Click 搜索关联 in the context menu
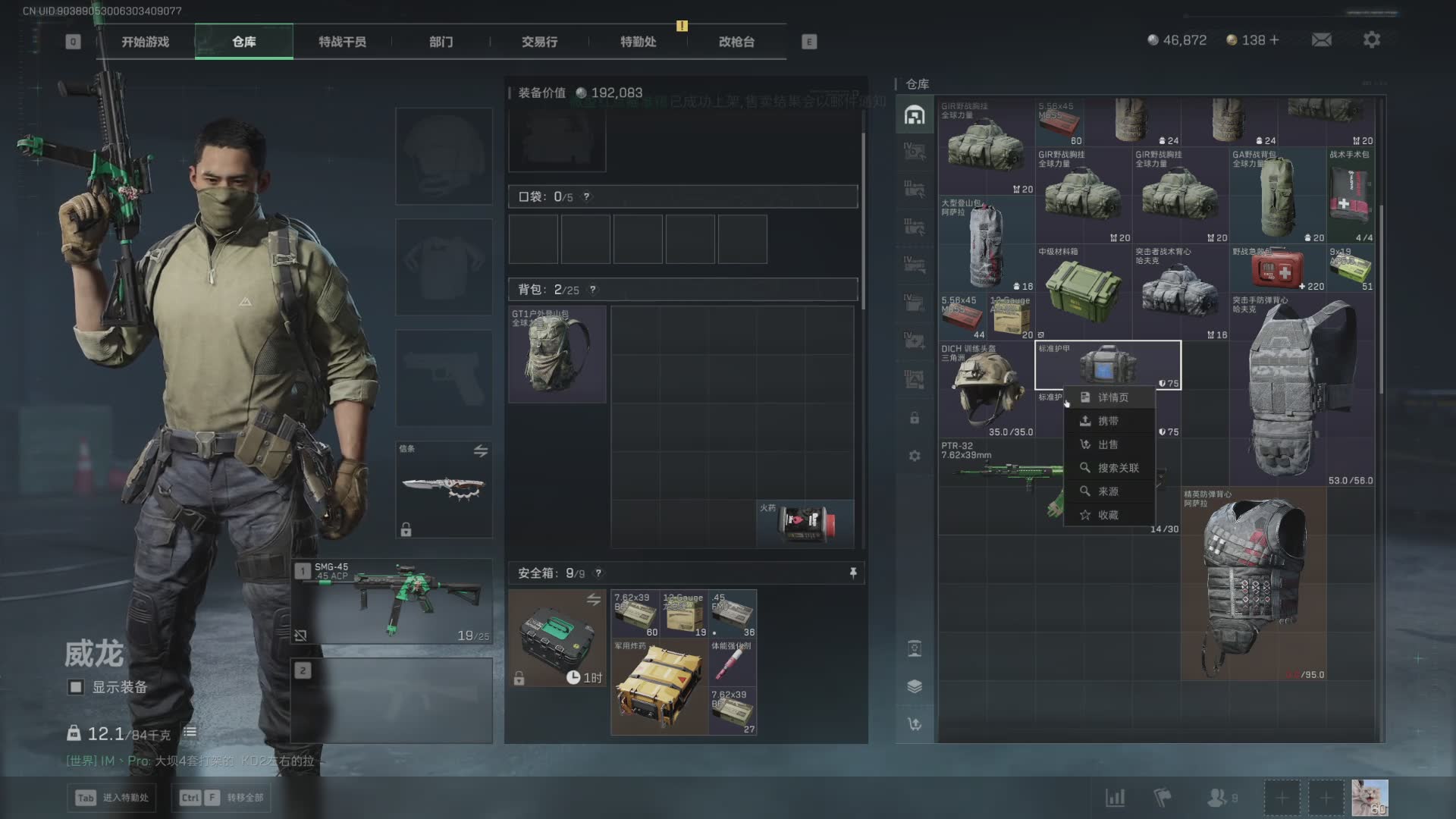 point(1118,468)
